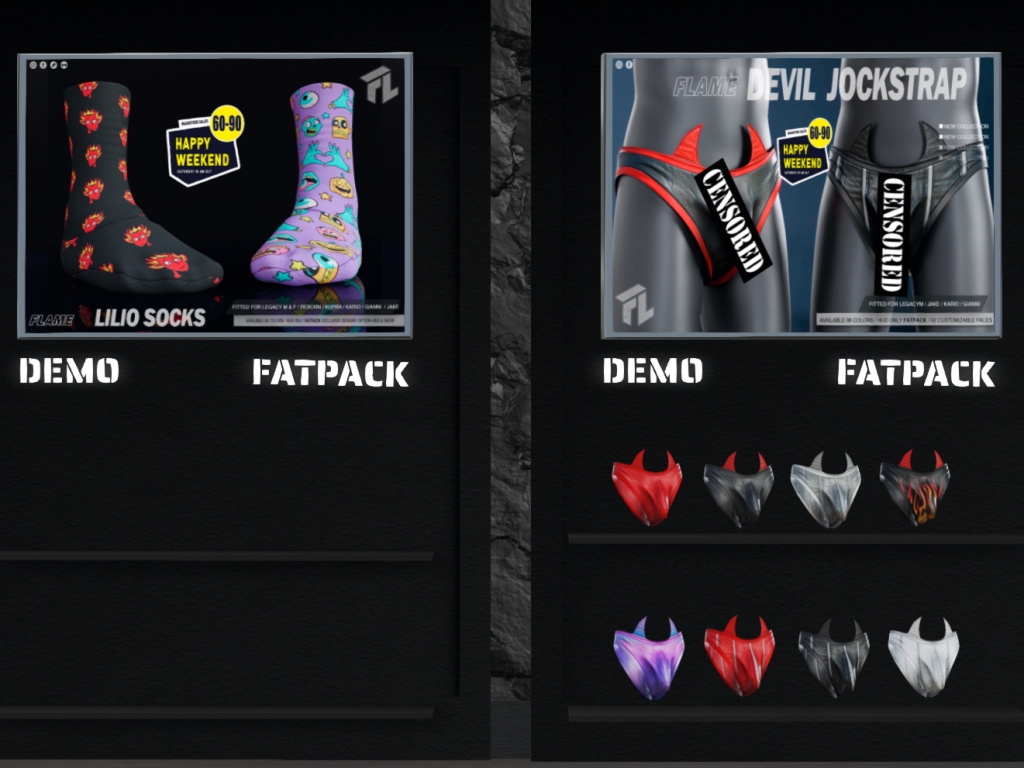Get the Devil Jockstrap demo
The width and height of the screenshot is (1024, 768).
point(652,371)
